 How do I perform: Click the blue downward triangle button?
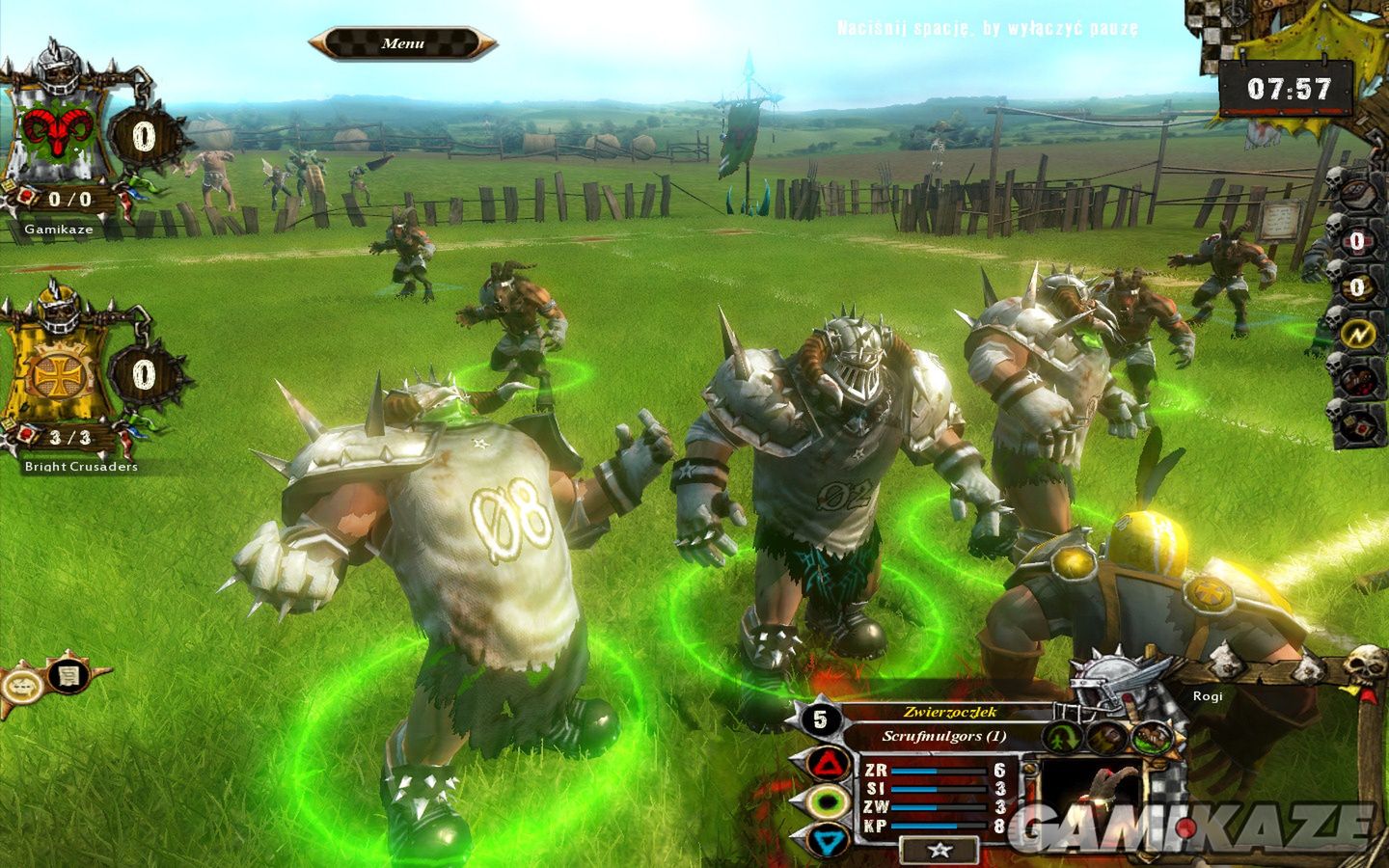point(828,840)
